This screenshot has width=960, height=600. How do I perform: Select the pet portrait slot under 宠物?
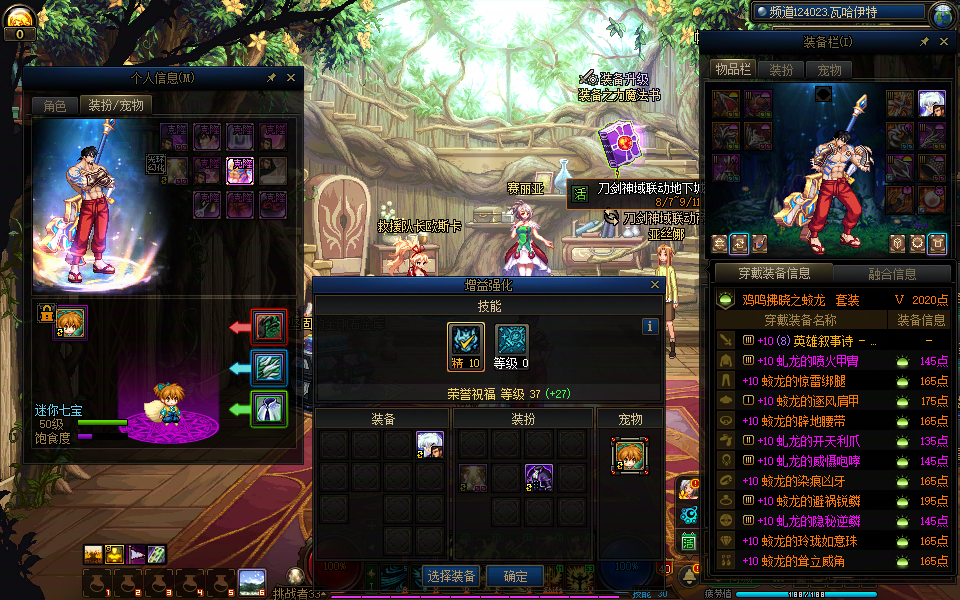pos(629,455)
